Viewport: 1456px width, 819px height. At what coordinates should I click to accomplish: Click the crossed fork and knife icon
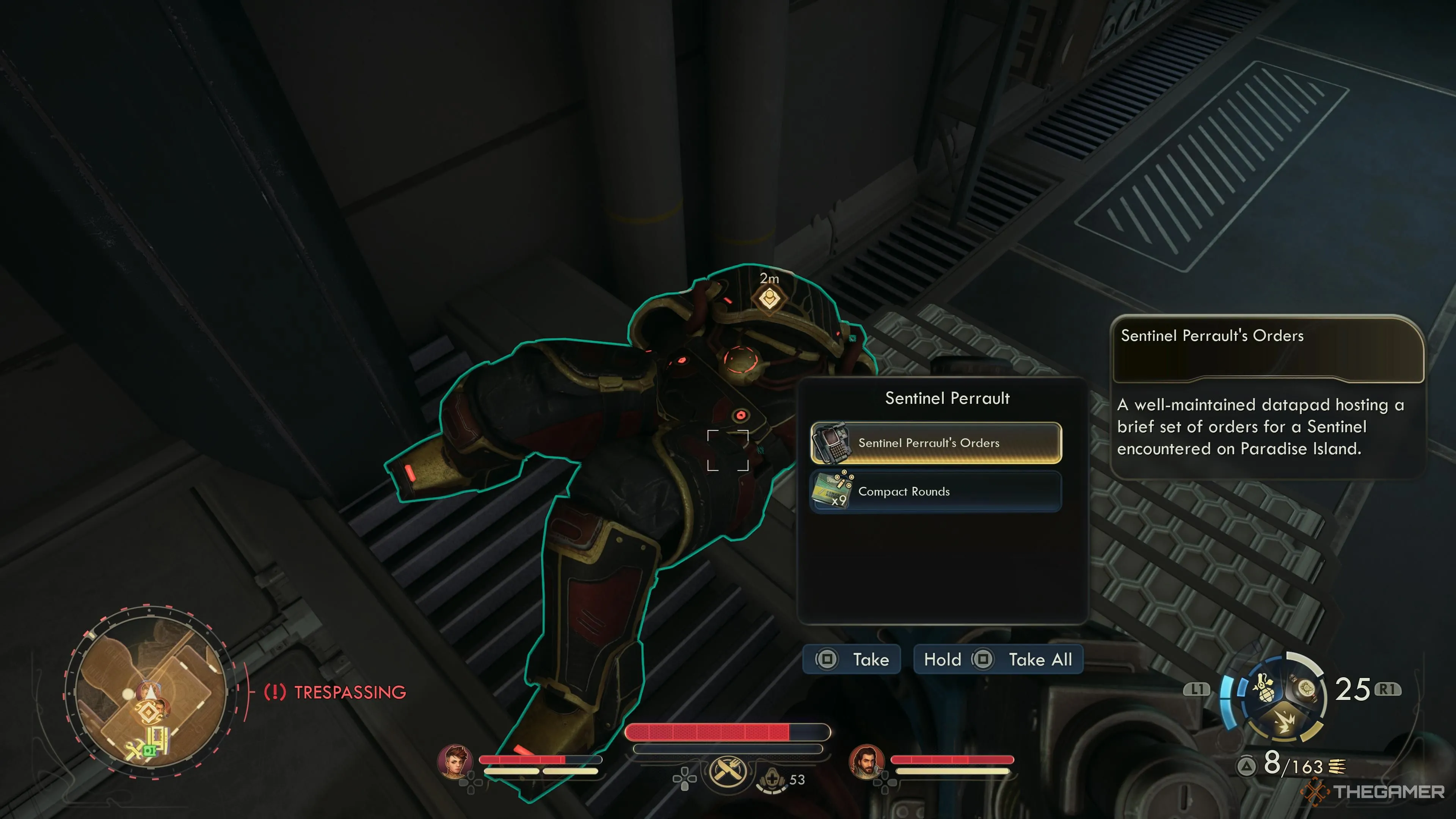pyautogui.click(x=728, y=771)
